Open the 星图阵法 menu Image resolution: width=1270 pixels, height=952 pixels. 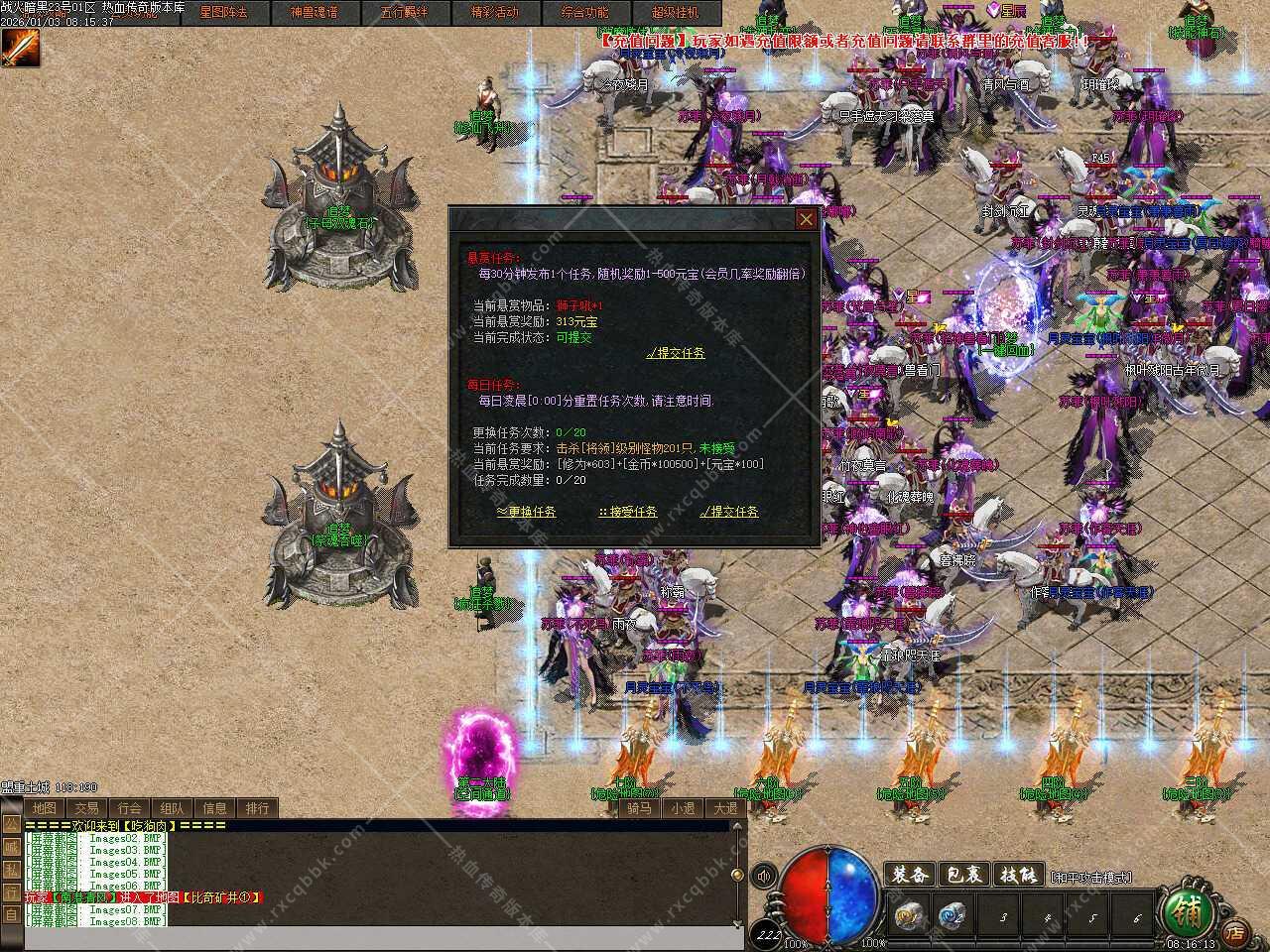click(223, 13)
